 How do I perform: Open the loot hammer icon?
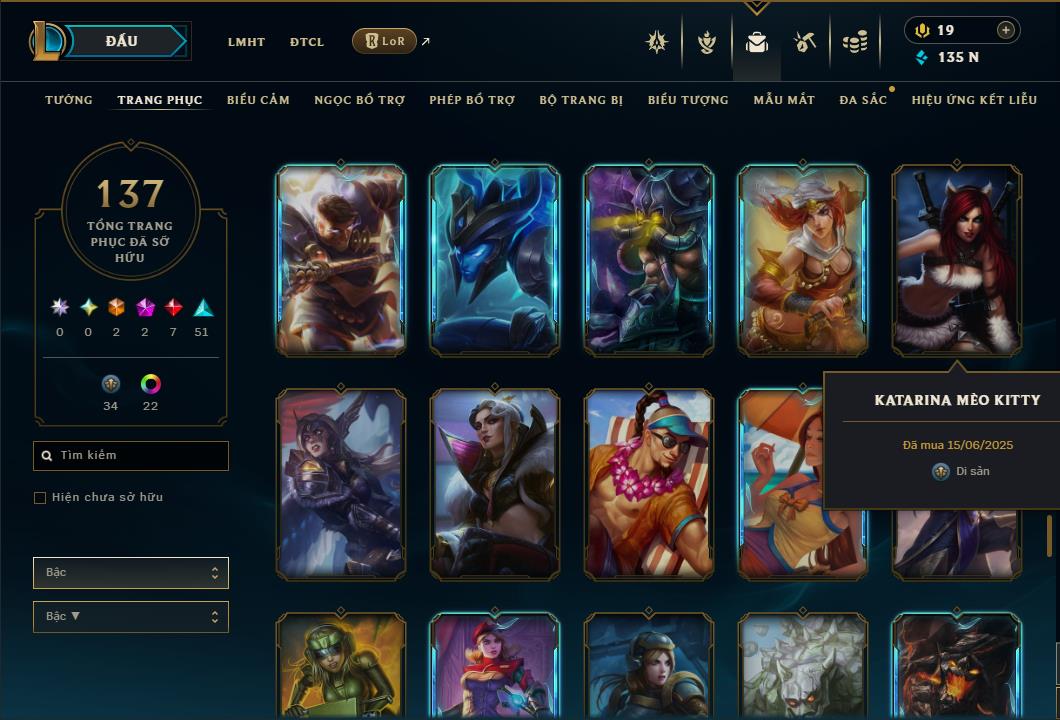(805, 42)
